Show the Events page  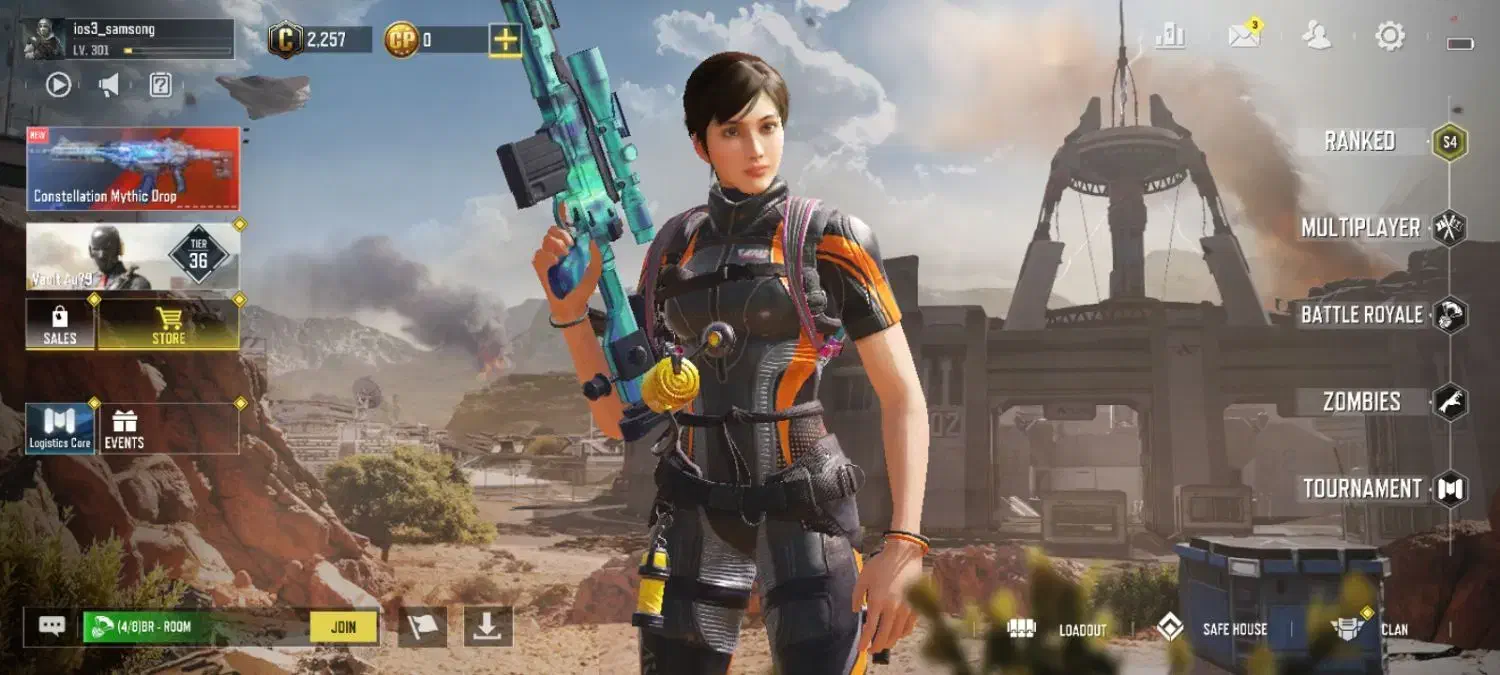(124, 429)
